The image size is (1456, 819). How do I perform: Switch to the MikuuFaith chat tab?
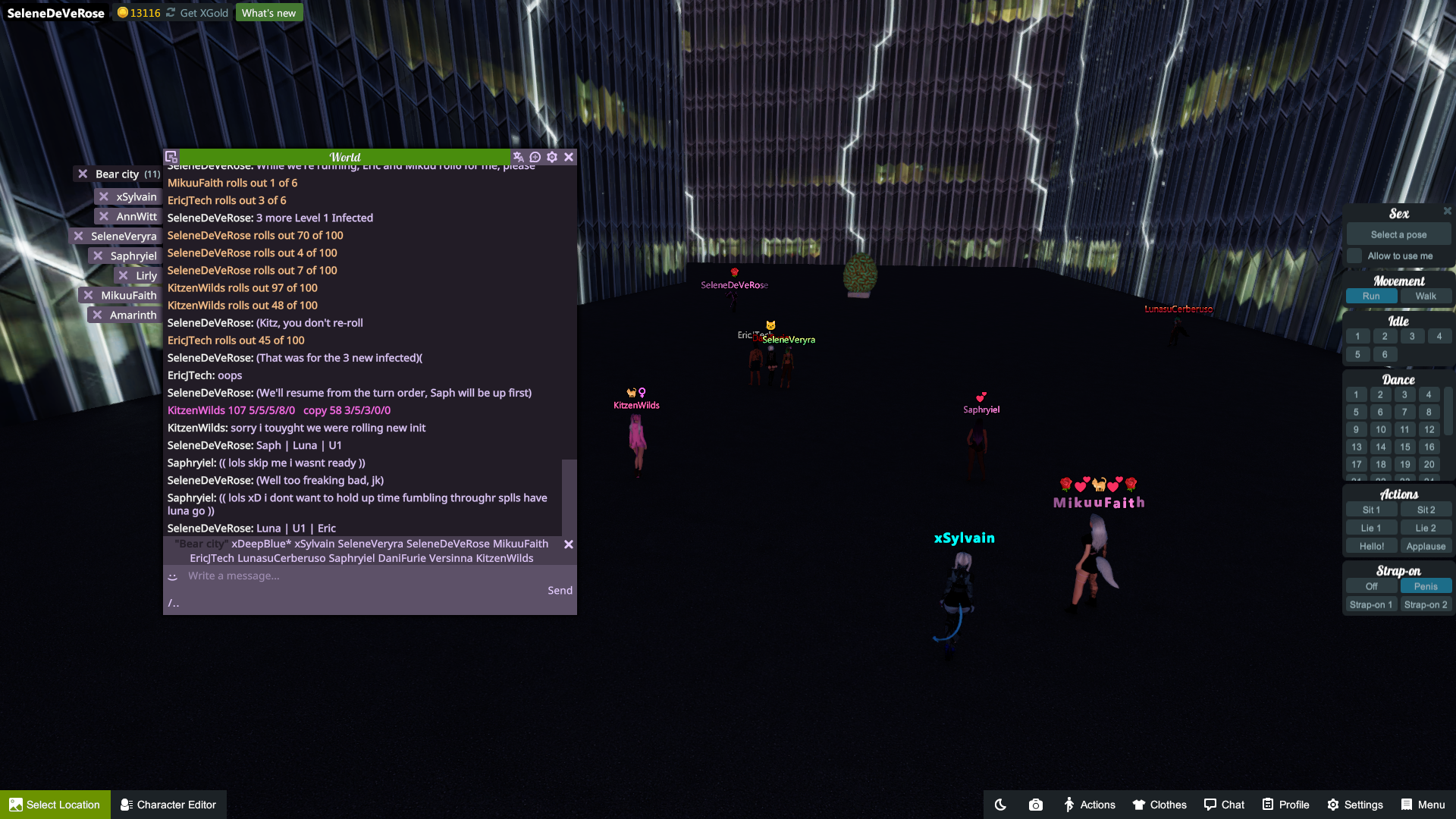pyautogui.click(x=128, y=296)
